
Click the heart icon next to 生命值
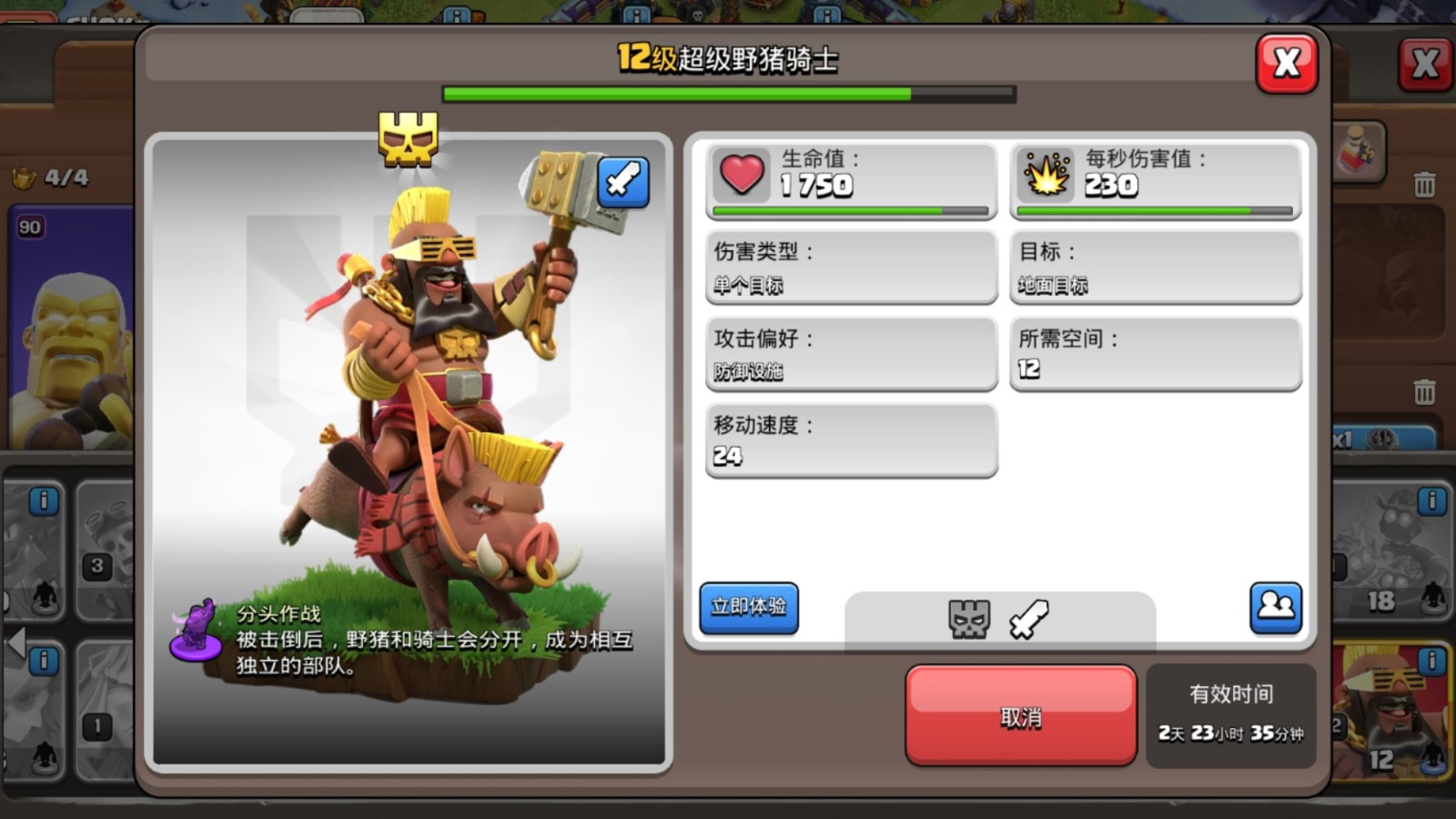(x=742, y=176)
